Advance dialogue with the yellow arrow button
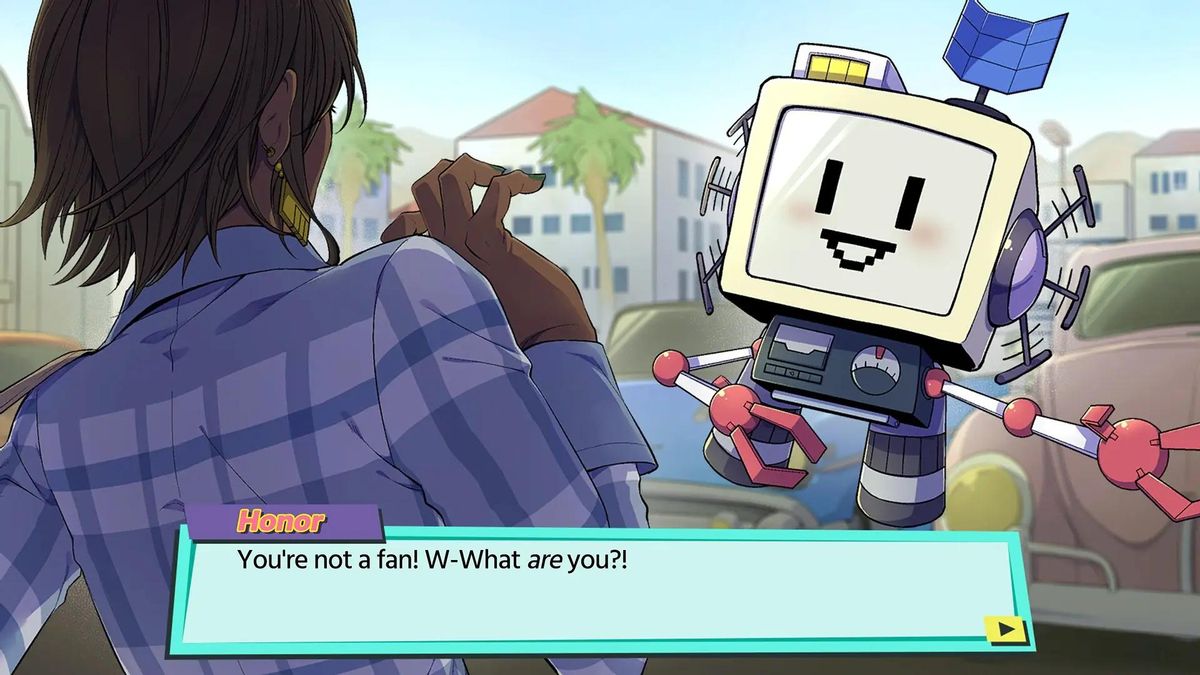The height and width of the screenshot is (675, 1200). [1005, 629]
